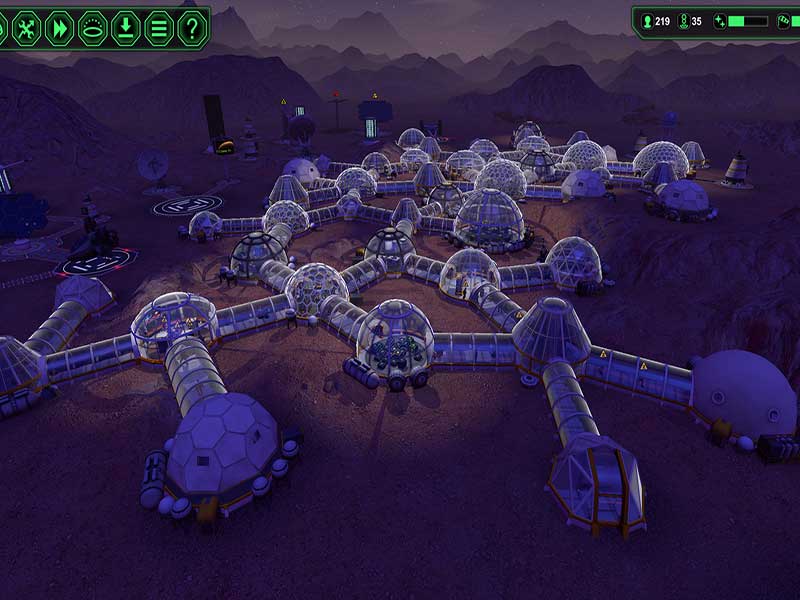Viewport: 800px width, 600px height.
Task: Open the wrench and tools build menu
Action: (x=26, y=28)
